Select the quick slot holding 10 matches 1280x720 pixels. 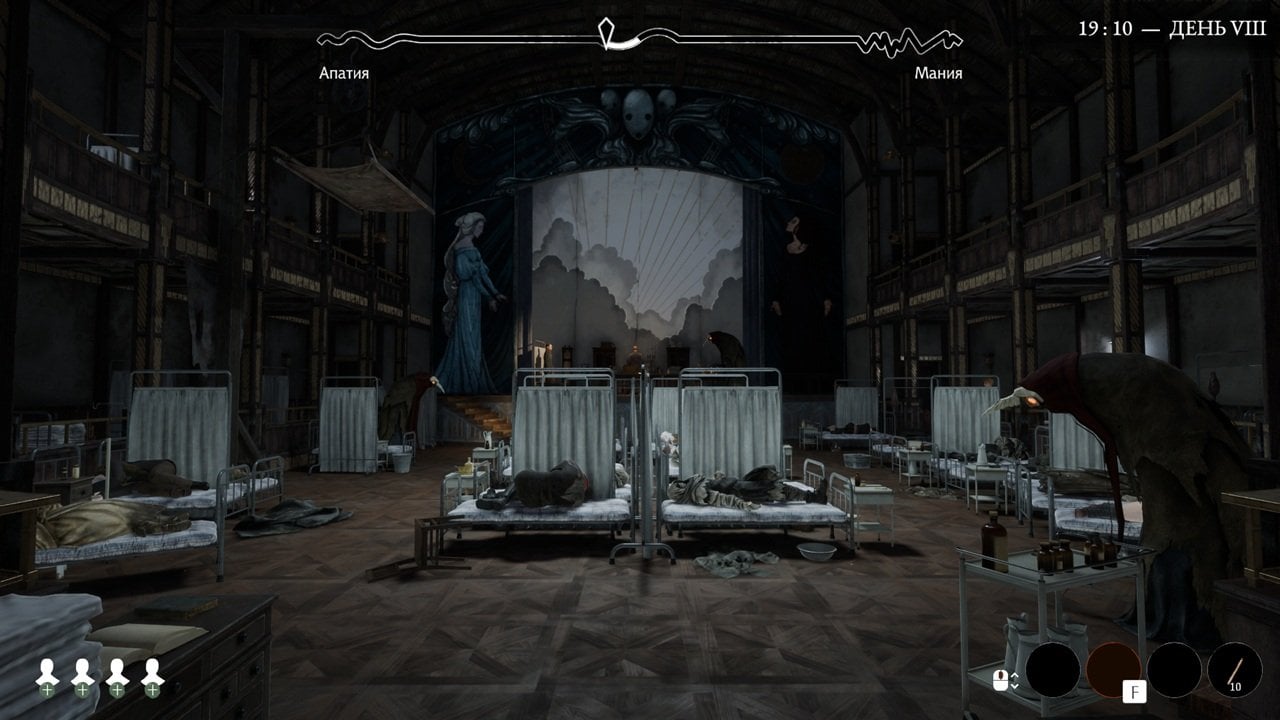[1234, 670]
